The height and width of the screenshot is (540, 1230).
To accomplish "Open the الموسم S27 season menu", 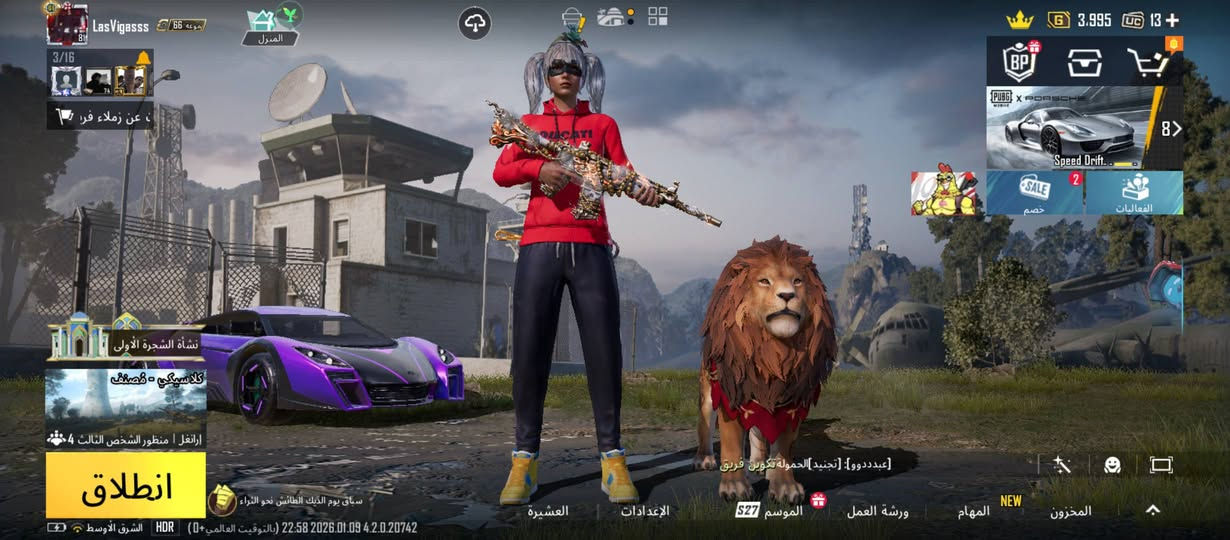I will [x=772, y=511].
